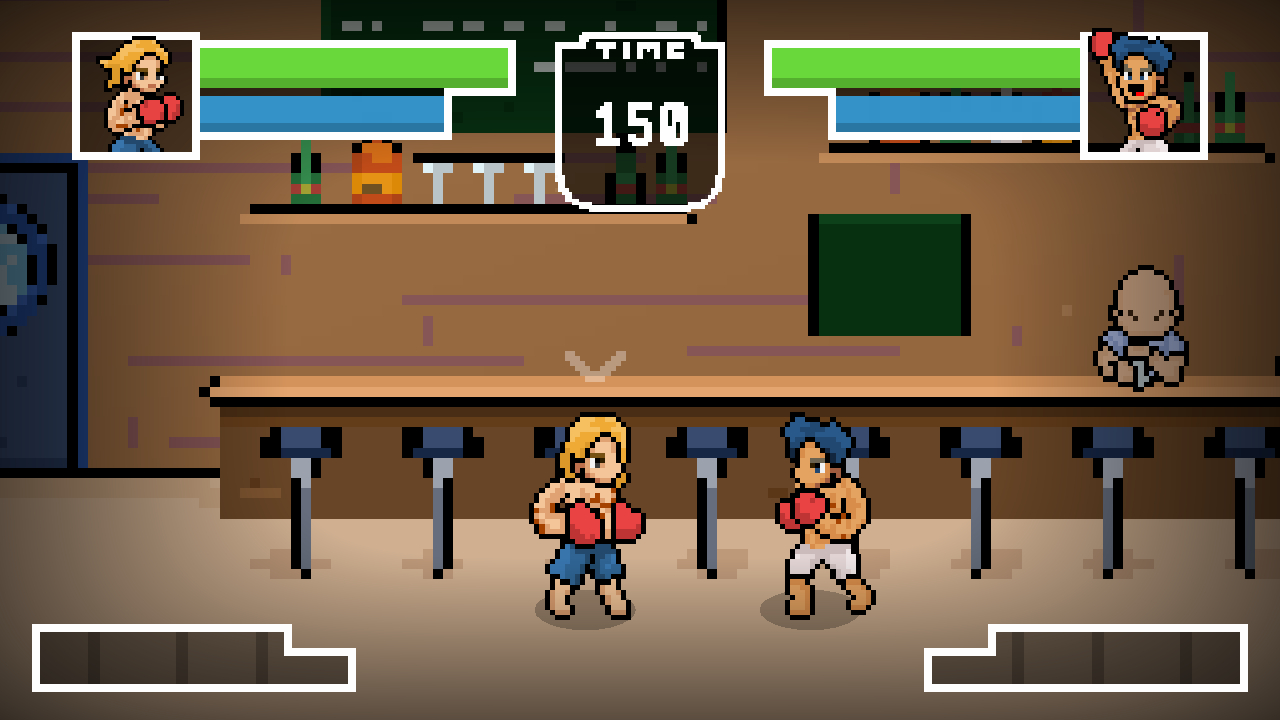Viewport: 1280px width, 720px height.
Task: Expand the chevron arrow above the blonde boxer
Action: pyautogui.click(x=597, y=365)
